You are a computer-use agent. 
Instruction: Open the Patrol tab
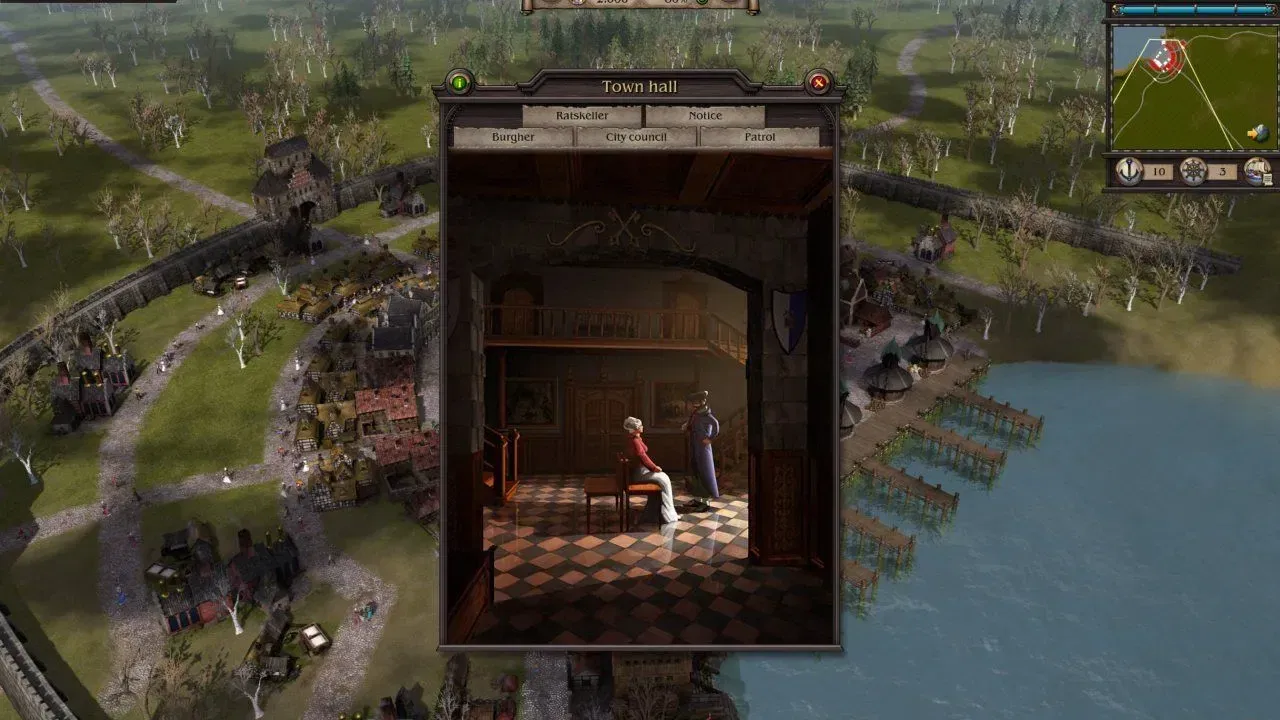click(759, 137)
